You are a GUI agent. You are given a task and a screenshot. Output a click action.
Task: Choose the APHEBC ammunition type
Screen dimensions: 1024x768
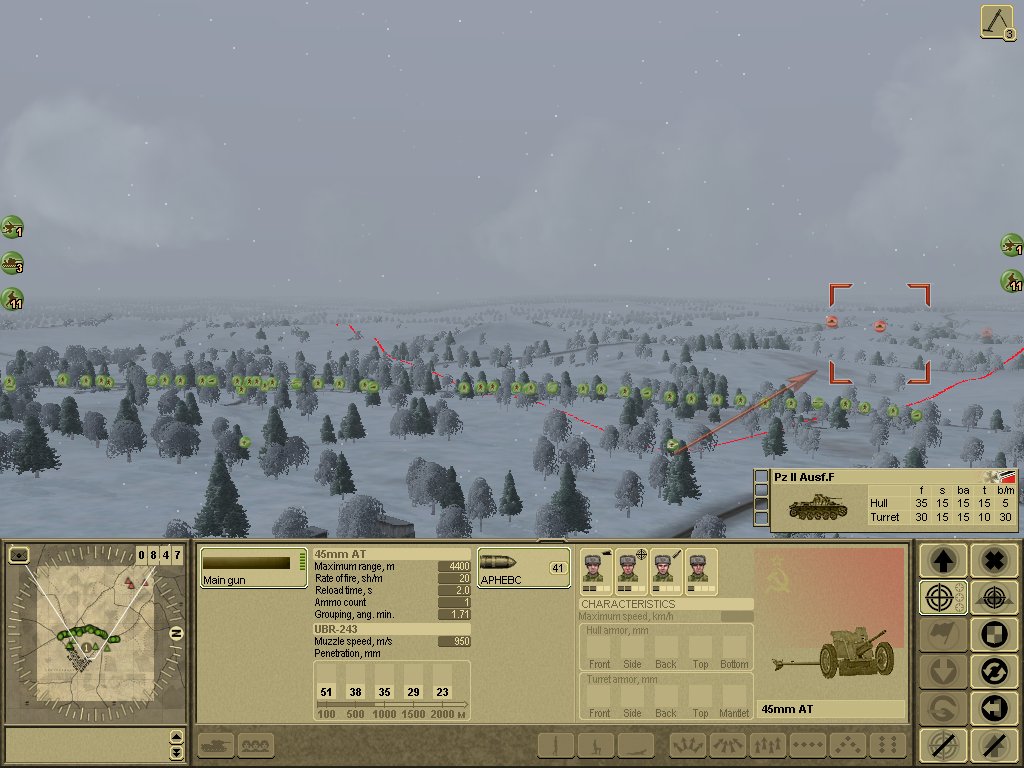[523, 567]
